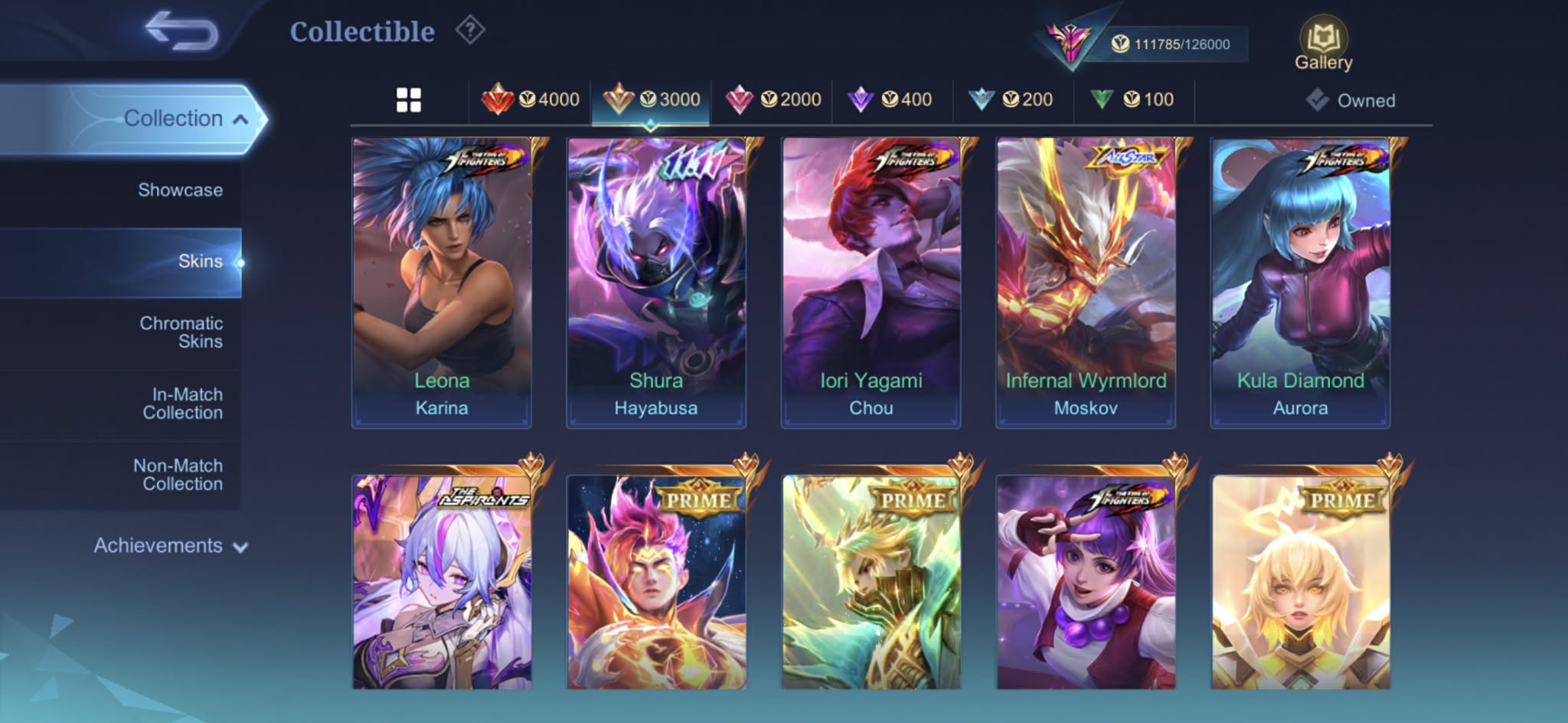
Task: Open Non-Match Collection in the sidebar
Action: click(178, 475)
